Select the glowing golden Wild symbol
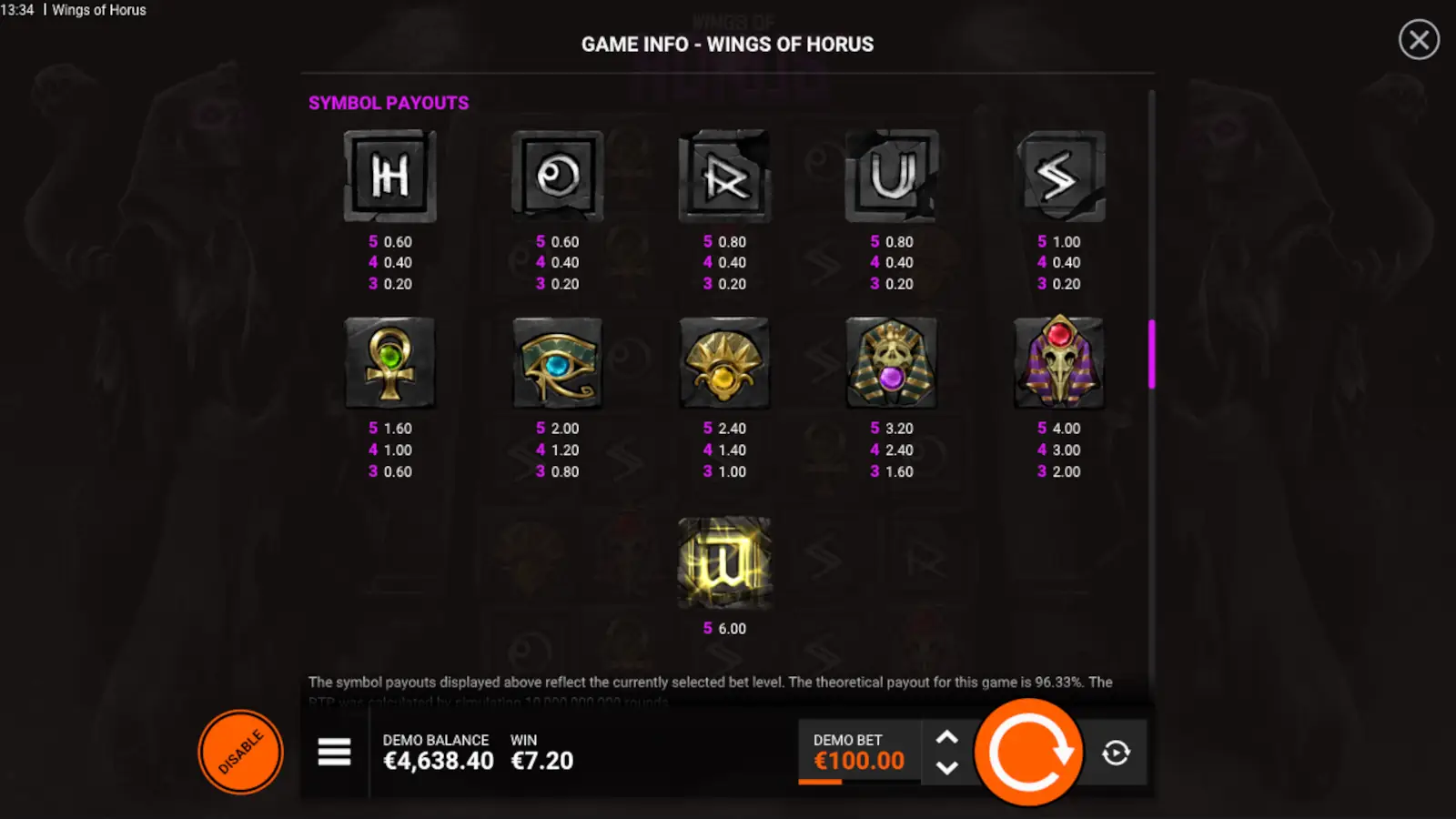Screen dimensions: 1456x819 725,561
